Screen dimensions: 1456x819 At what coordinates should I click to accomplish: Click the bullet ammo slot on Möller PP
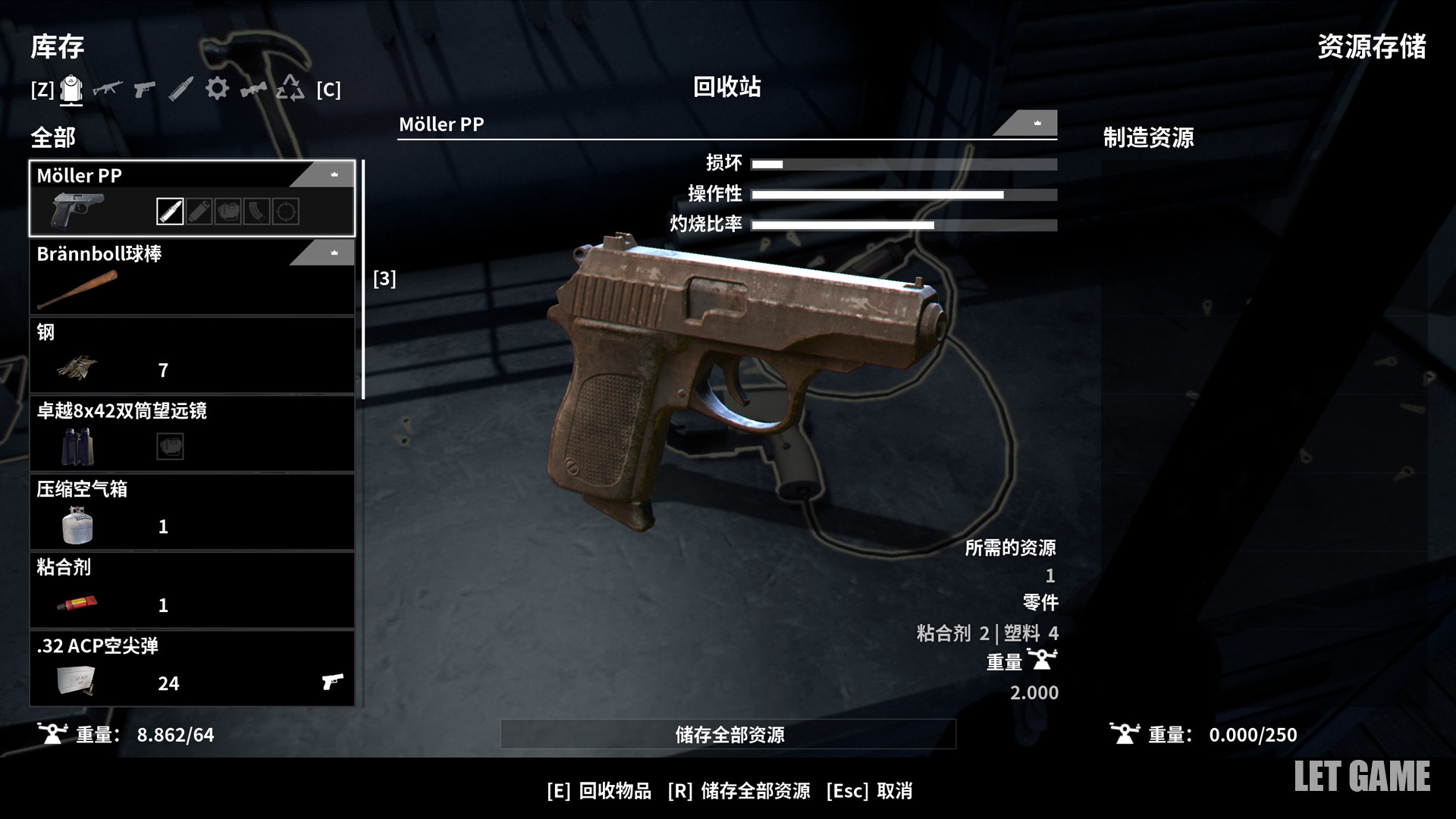pyautogui.click(x=170, y=212)
